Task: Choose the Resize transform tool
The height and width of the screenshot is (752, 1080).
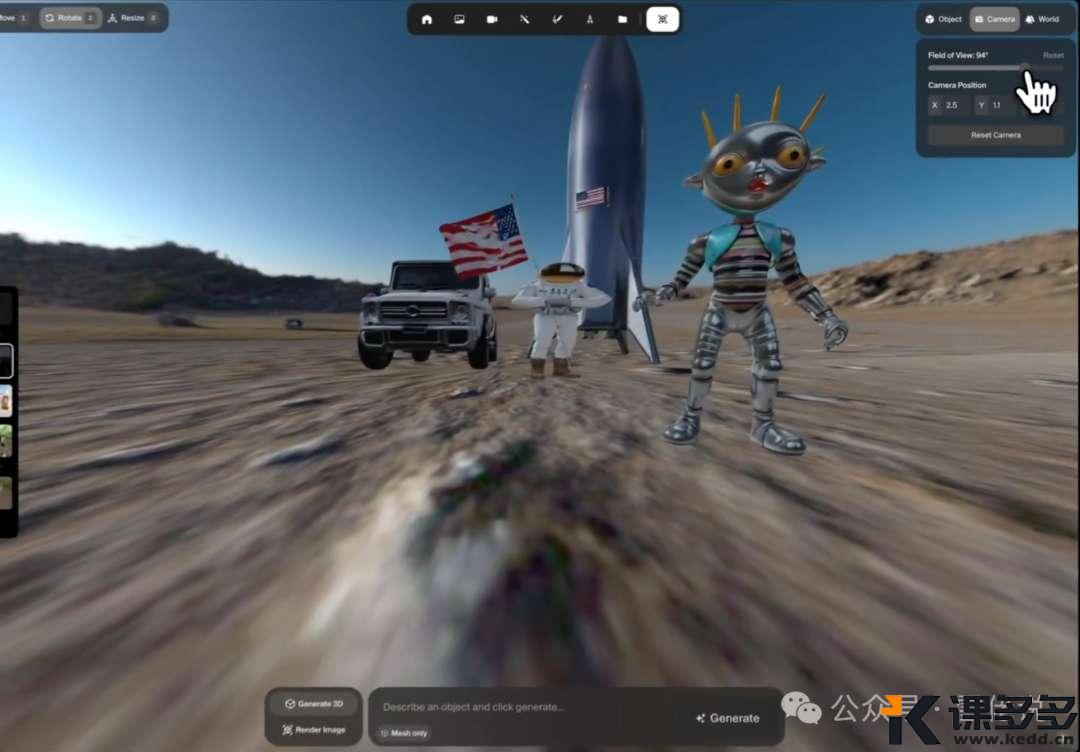Action: (132, 18)
